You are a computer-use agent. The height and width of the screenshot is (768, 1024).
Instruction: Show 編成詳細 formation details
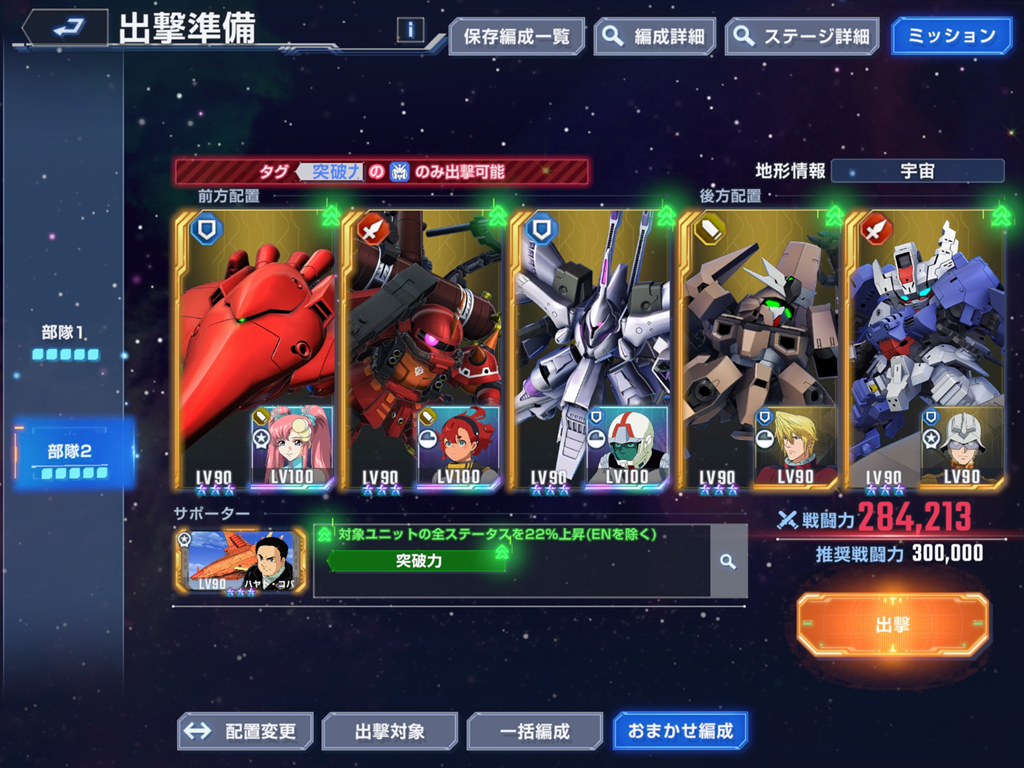tap(654, 37)
